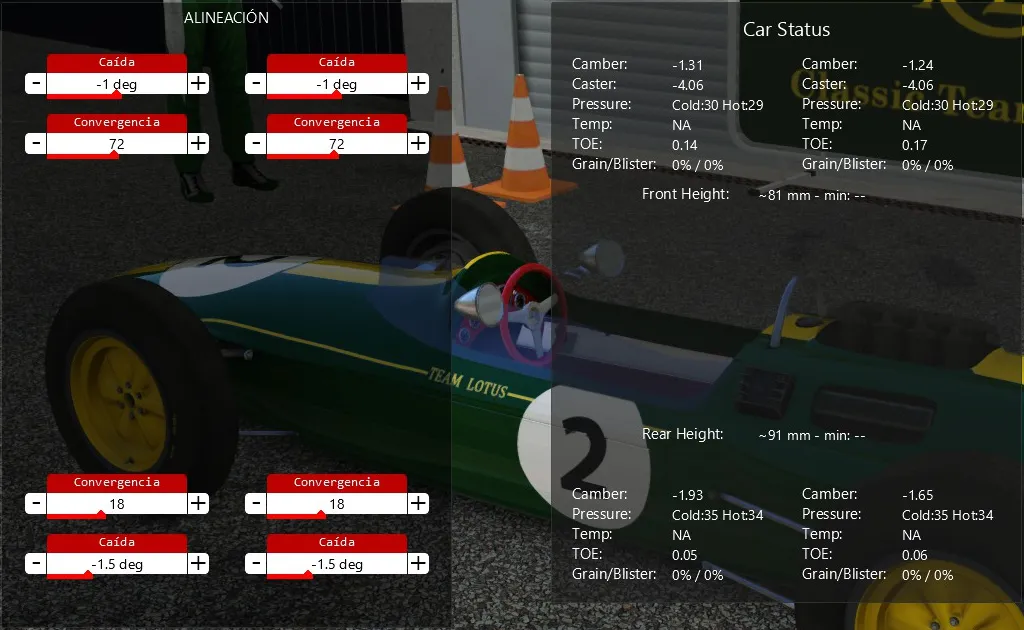Increase front-left wheel Caída value
This screenshot has height=630, width=1024.
(x=199, y=84)
